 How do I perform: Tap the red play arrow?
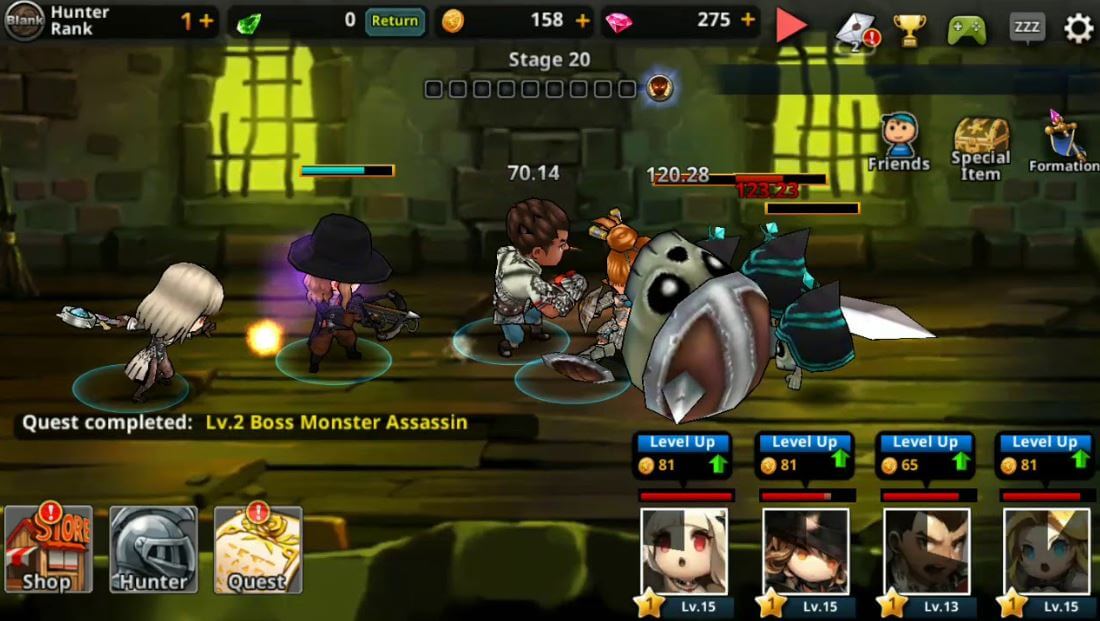(791, 25)
